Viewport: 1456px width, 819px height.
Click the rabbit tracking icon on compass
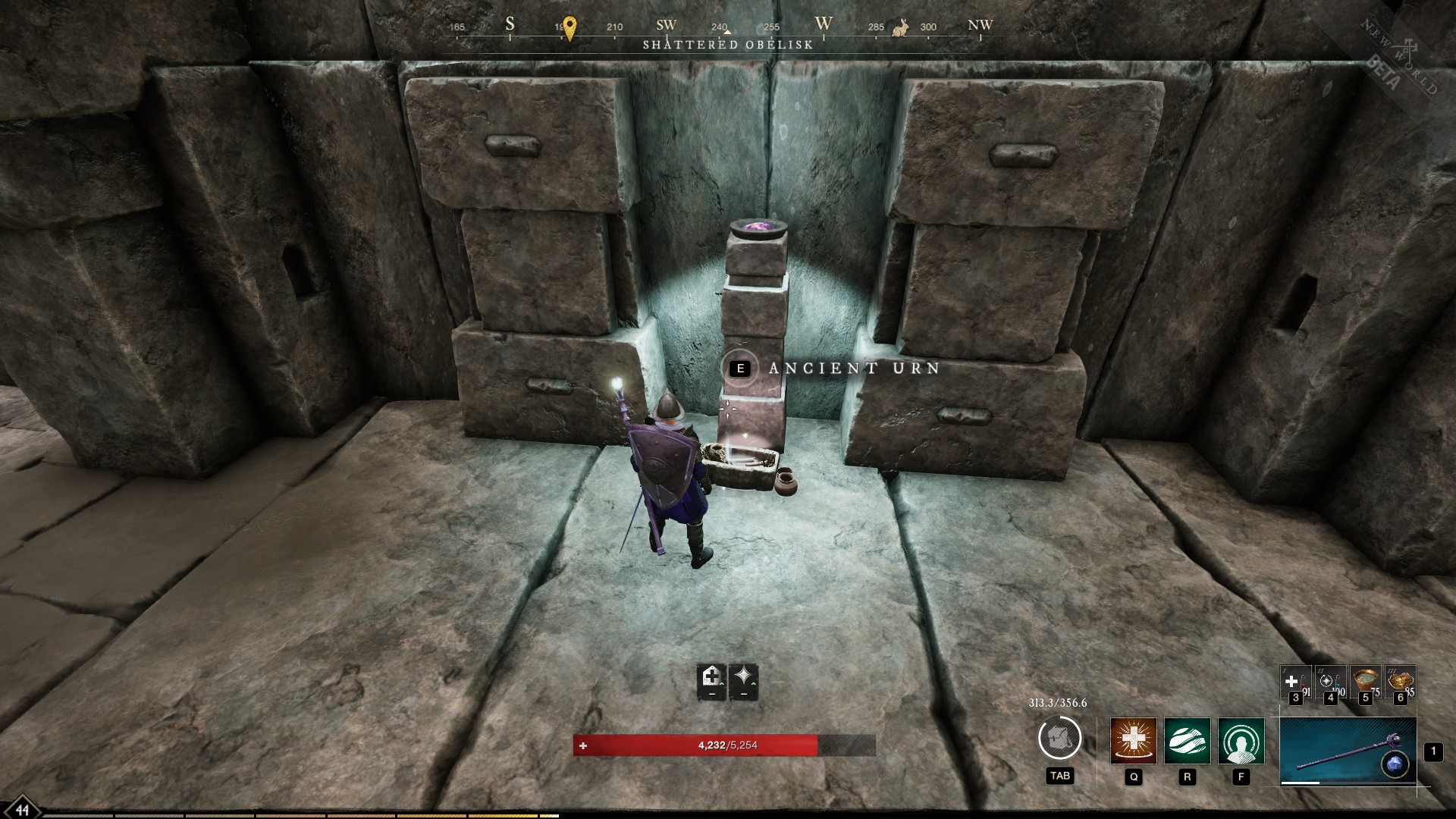pos(899,28)
